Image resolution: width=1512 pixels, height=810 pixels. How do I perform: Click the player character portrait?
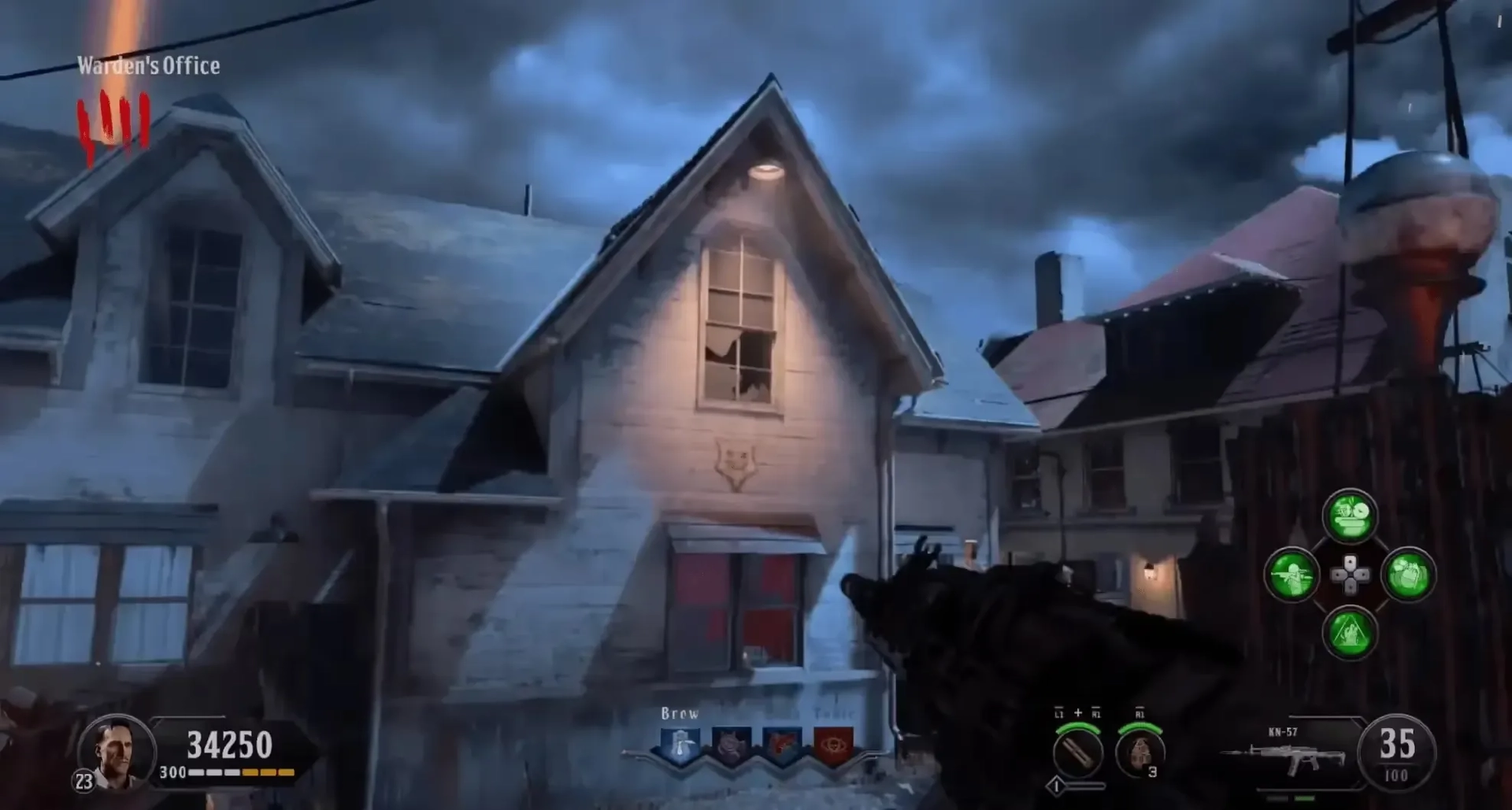(115, 753)
